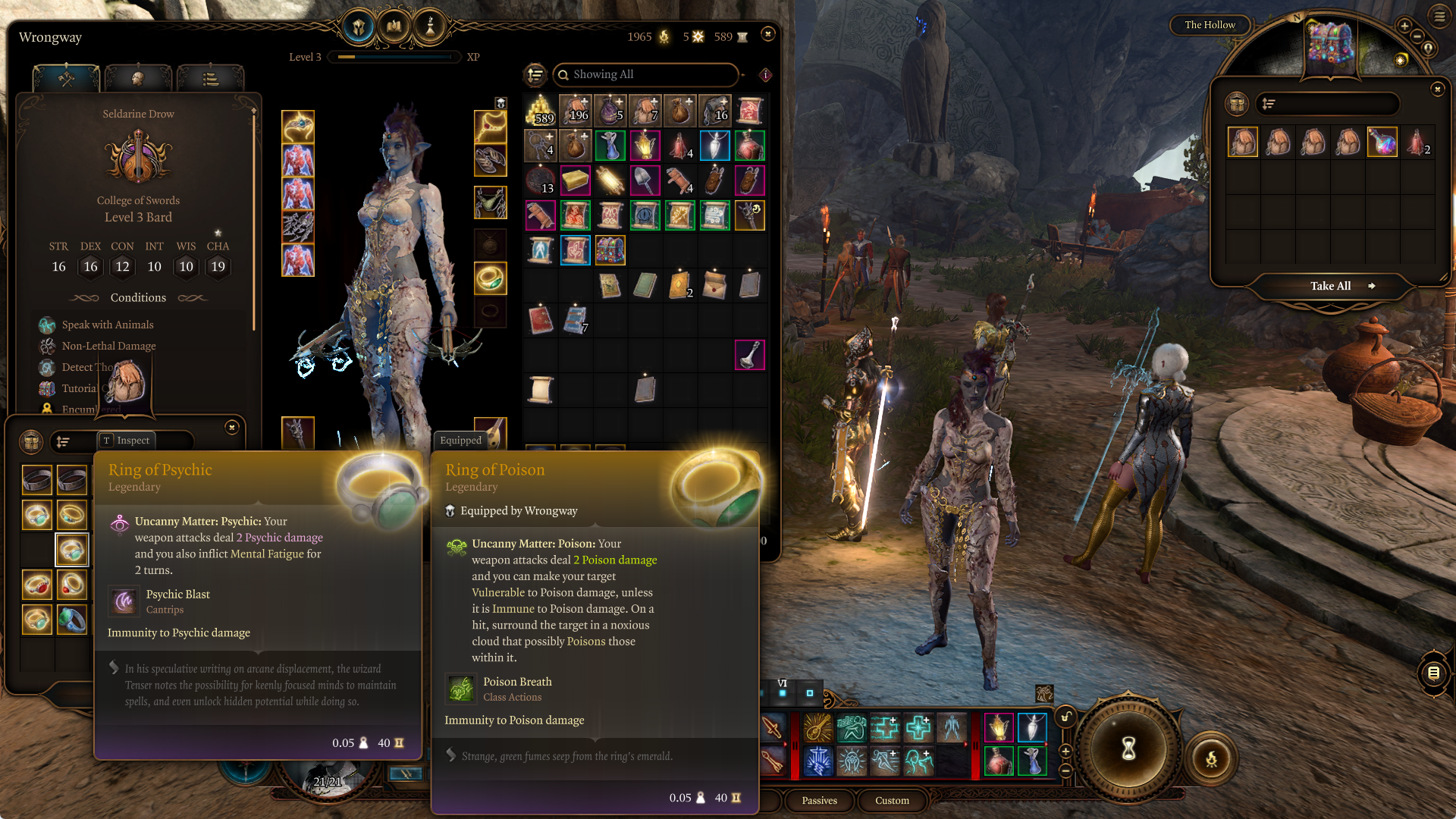Close the character inventory panel
Viewport: 1456px width, 819px height.
pos(767,34)
